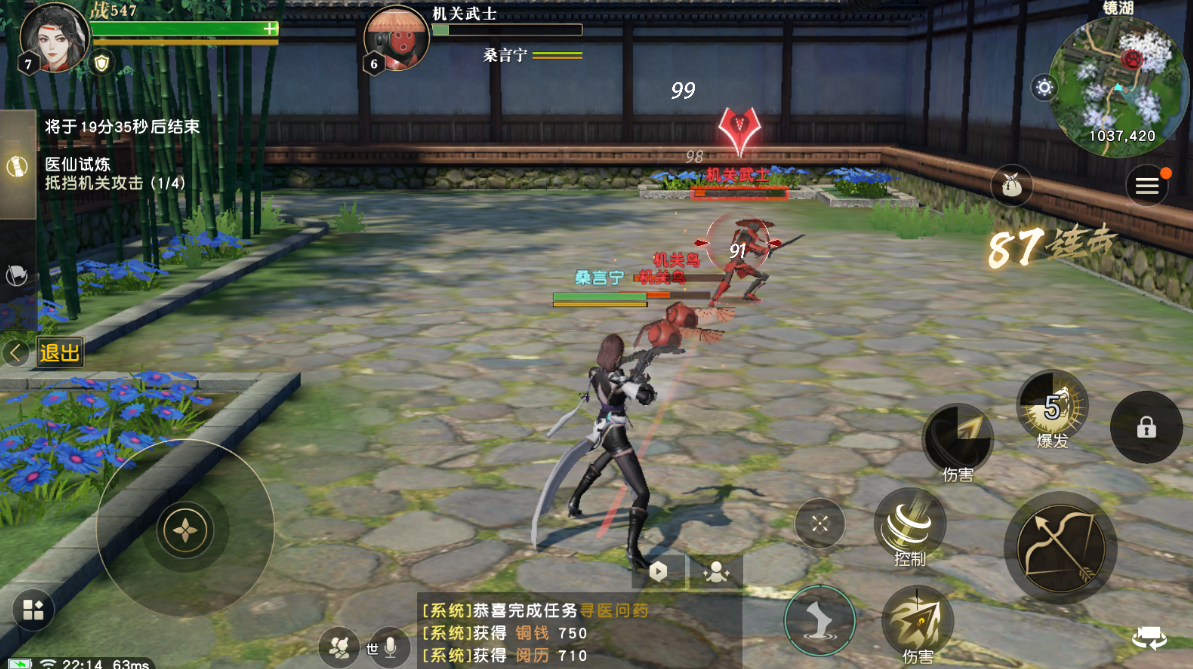The image size is (1193, 669).
Task: Trigger the foot-splash dodge skill
Action: (820, 620)
